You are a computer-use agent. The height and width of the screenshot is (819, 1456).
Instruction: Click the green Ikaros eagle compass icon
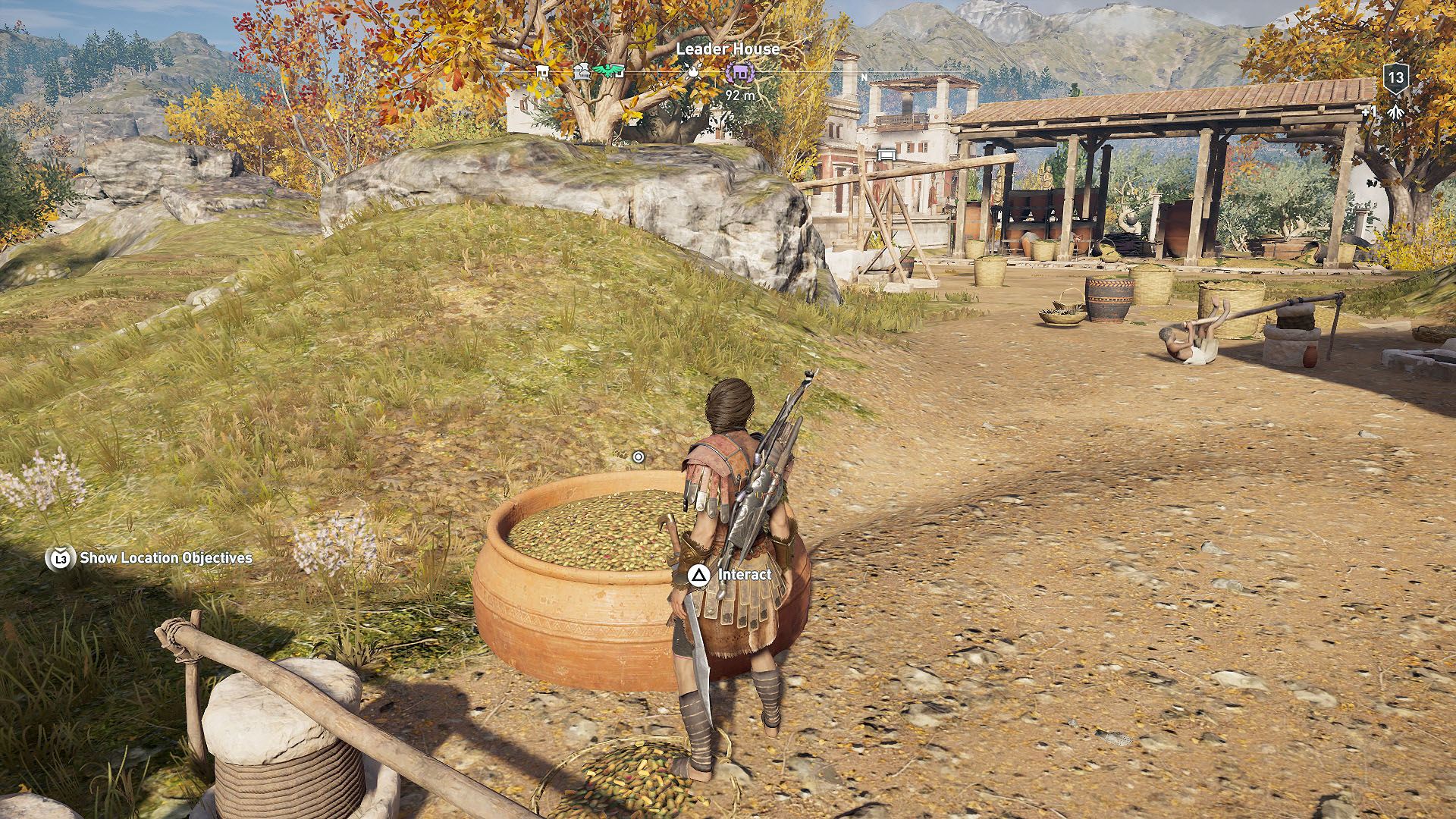[x=607, y=69]
